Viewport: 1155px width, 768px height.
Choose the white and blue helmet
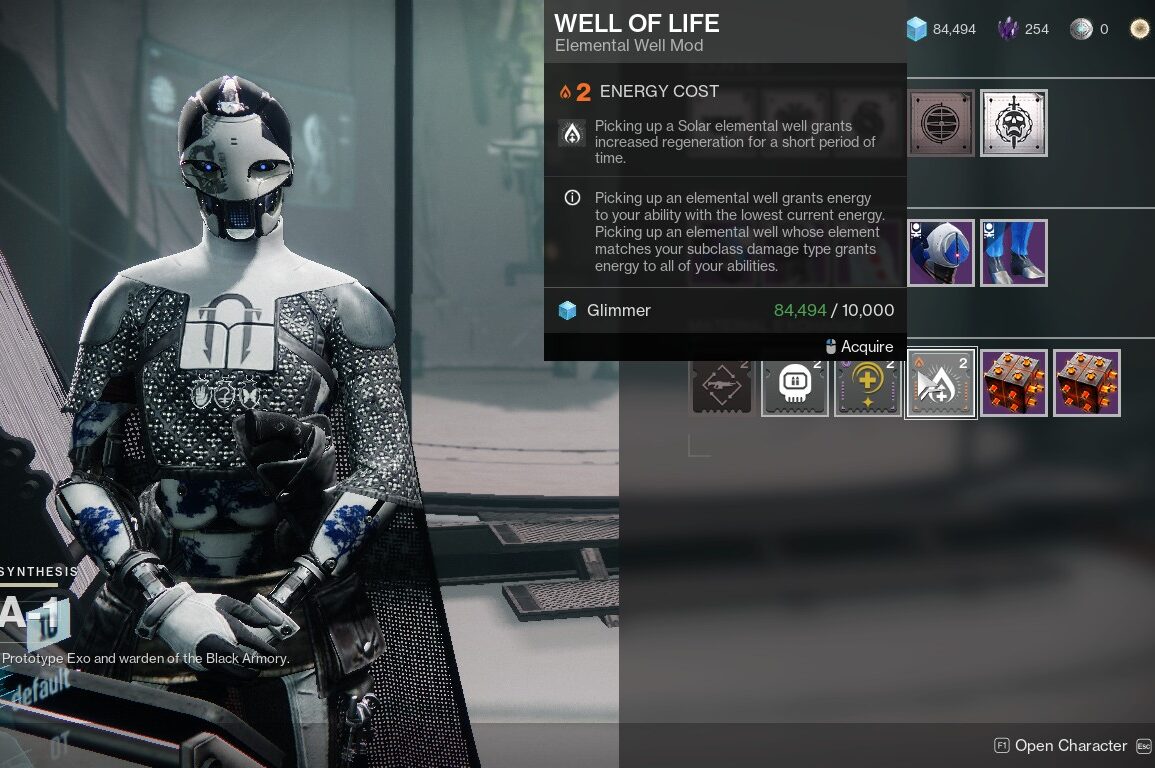pos(941,253)
